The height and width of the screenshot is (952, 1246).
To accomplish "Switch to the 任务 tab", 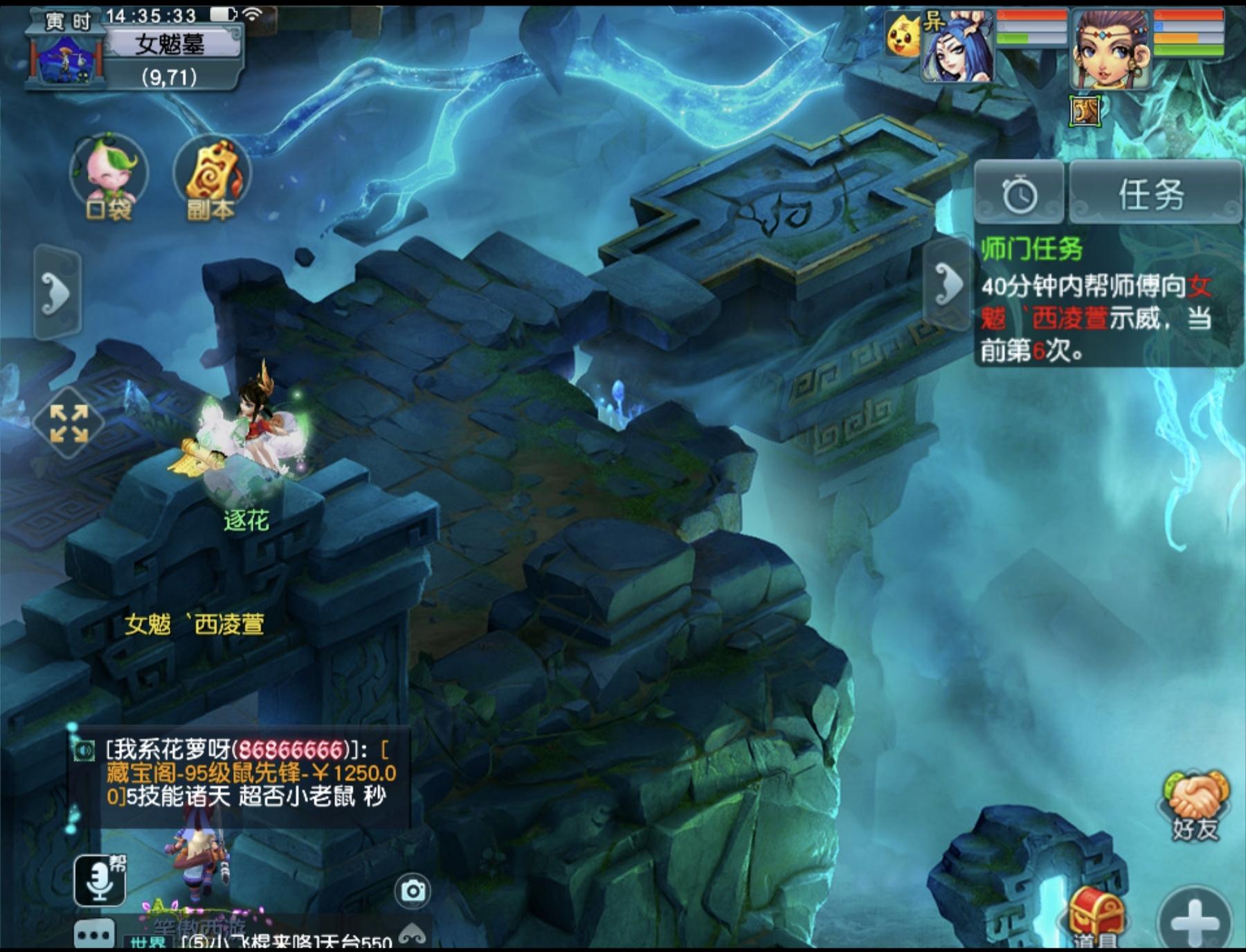I will (x=1154, y=193).
